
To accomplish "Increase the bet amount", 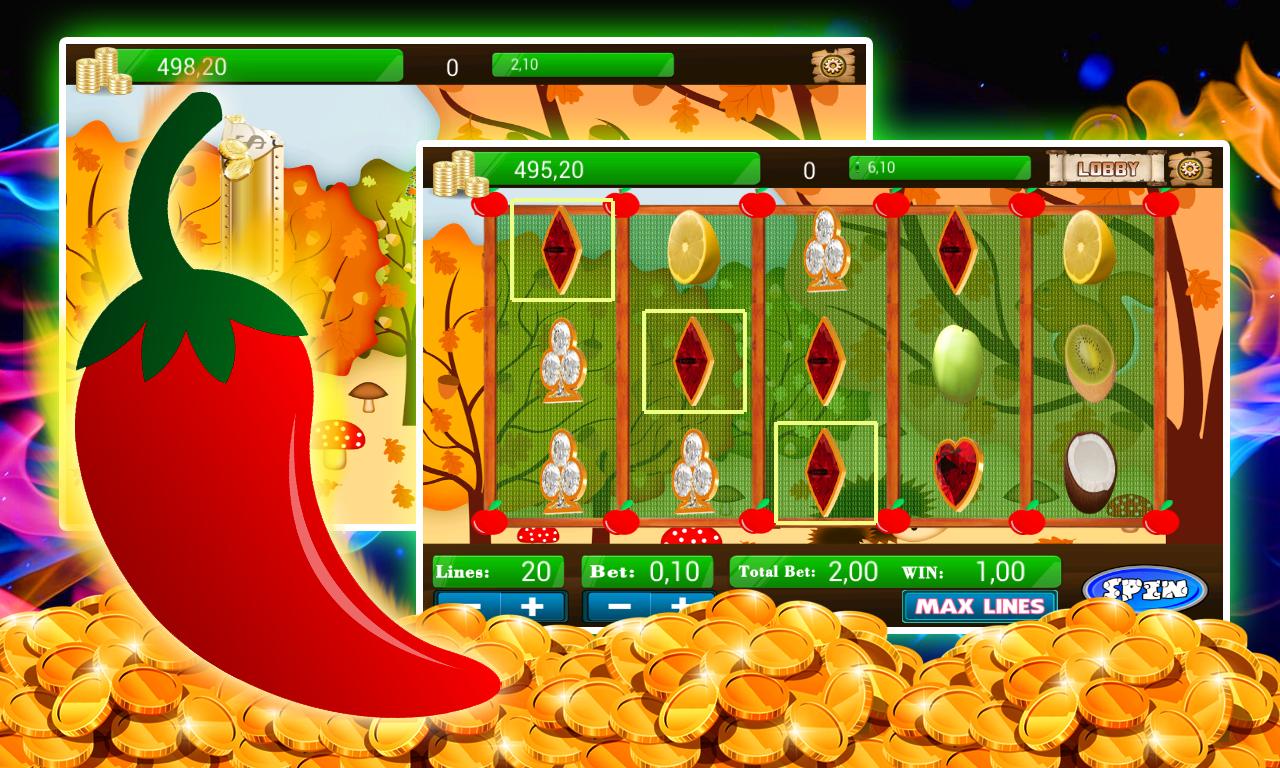I will click(x=679, y=605).
